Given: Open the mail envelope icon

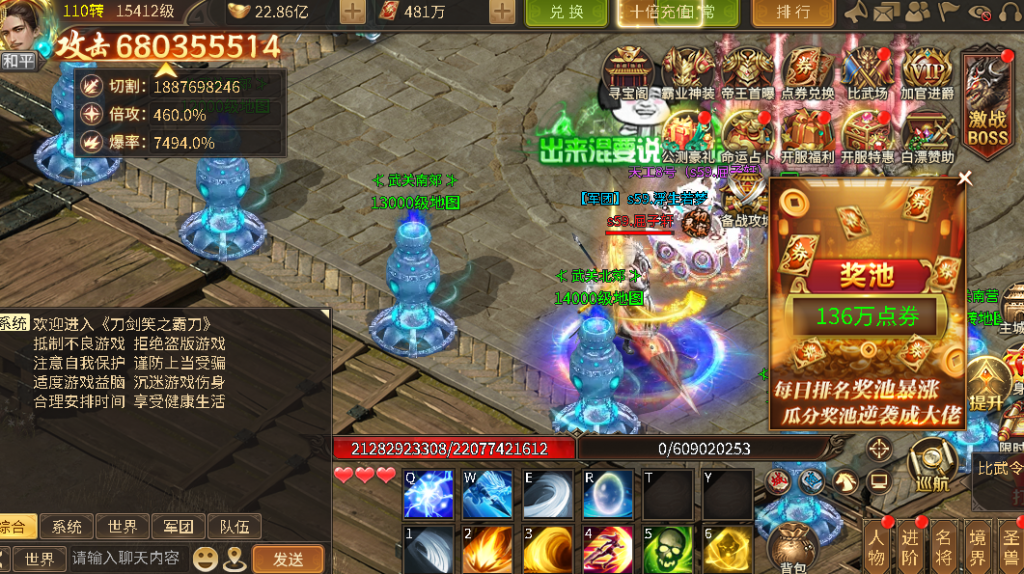Looking at the screenshot, I should [885, 12].
